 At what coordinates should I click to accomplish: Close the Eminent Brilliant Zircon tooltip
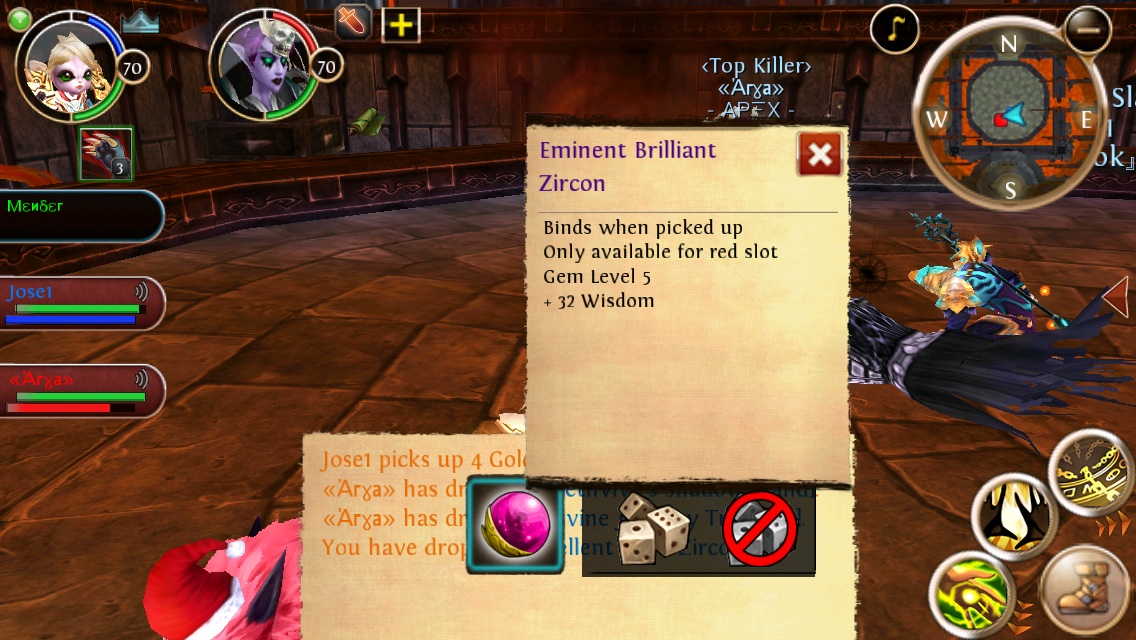point(820,154)
